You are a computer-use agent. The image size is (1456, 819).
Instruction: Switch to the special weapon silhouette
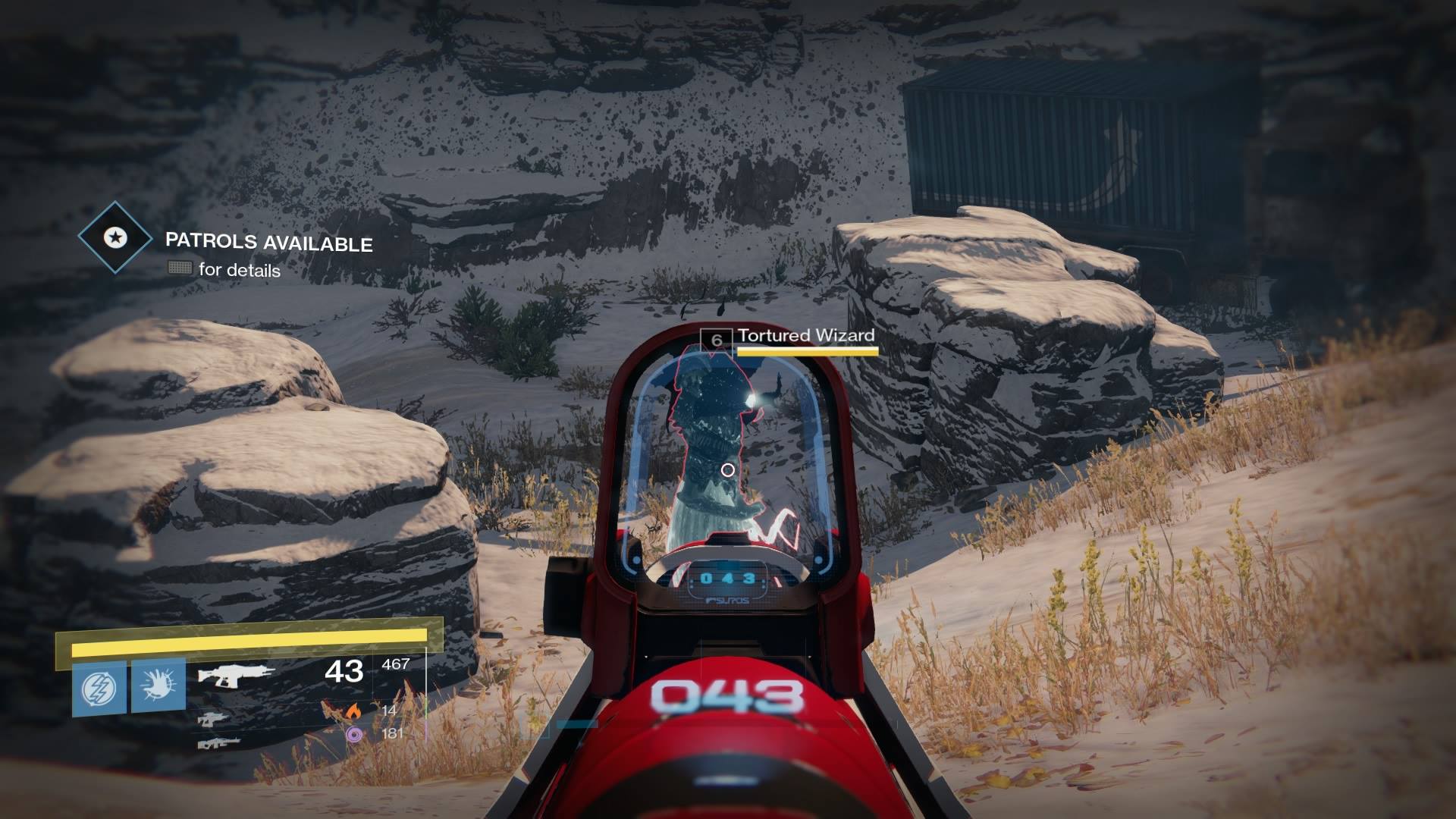click(214, 718)
